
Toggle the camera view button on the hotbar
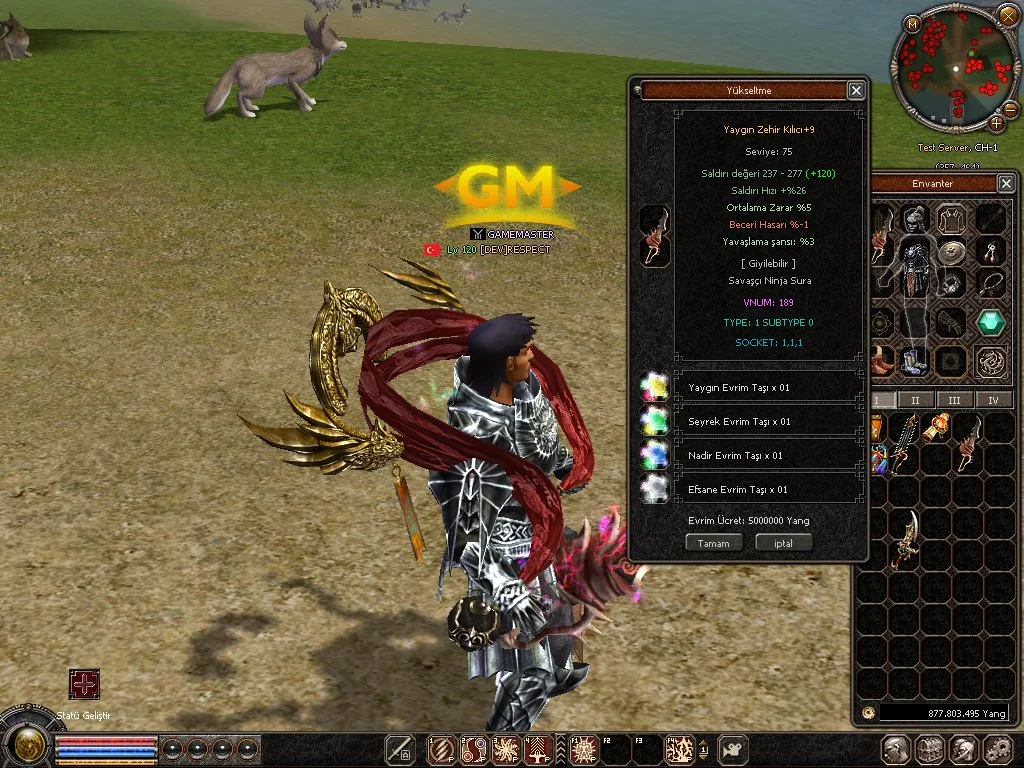point(733,748)
